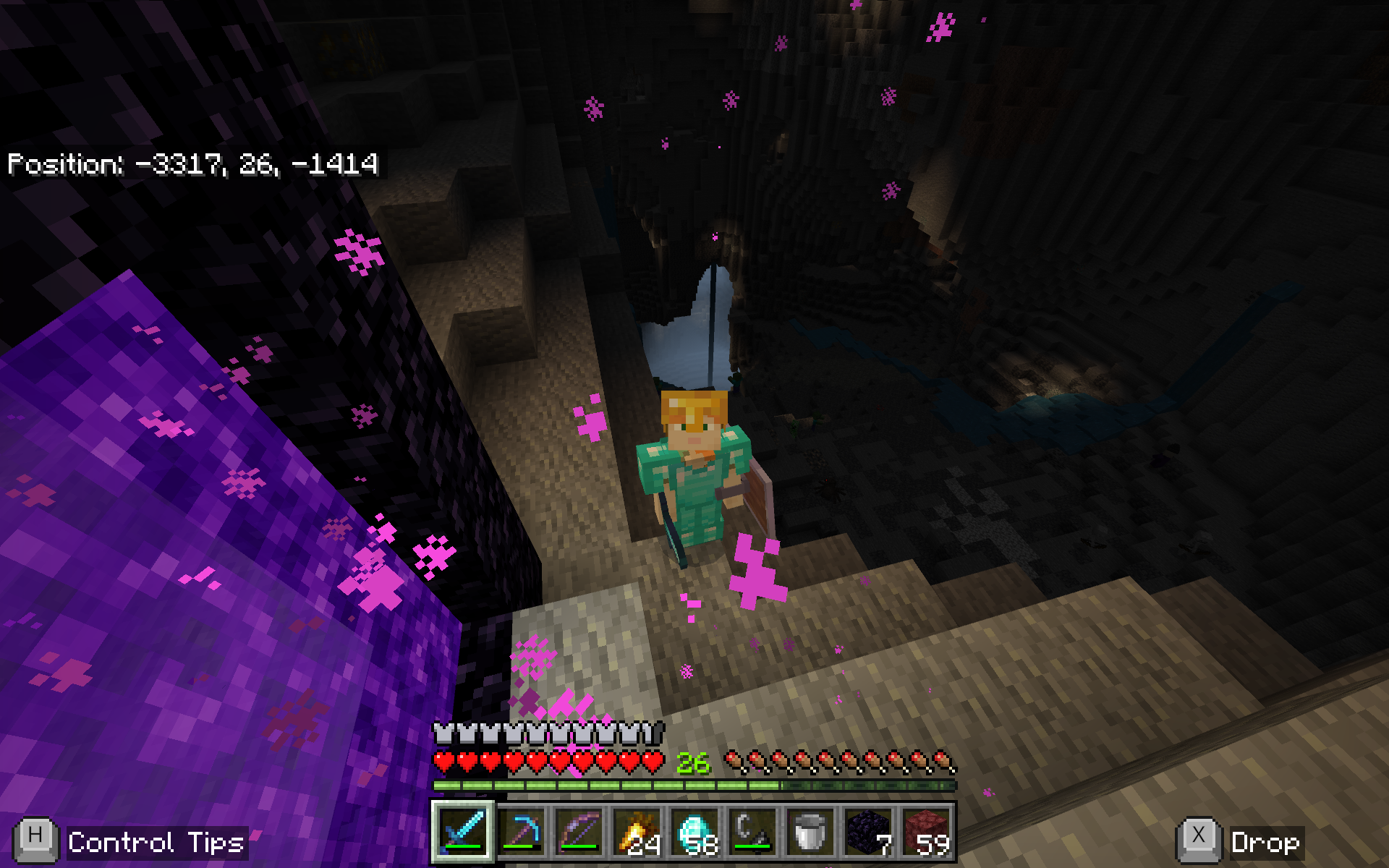
Task: Select the diamond sword hotbar slot
Action: tap(463, 831)
